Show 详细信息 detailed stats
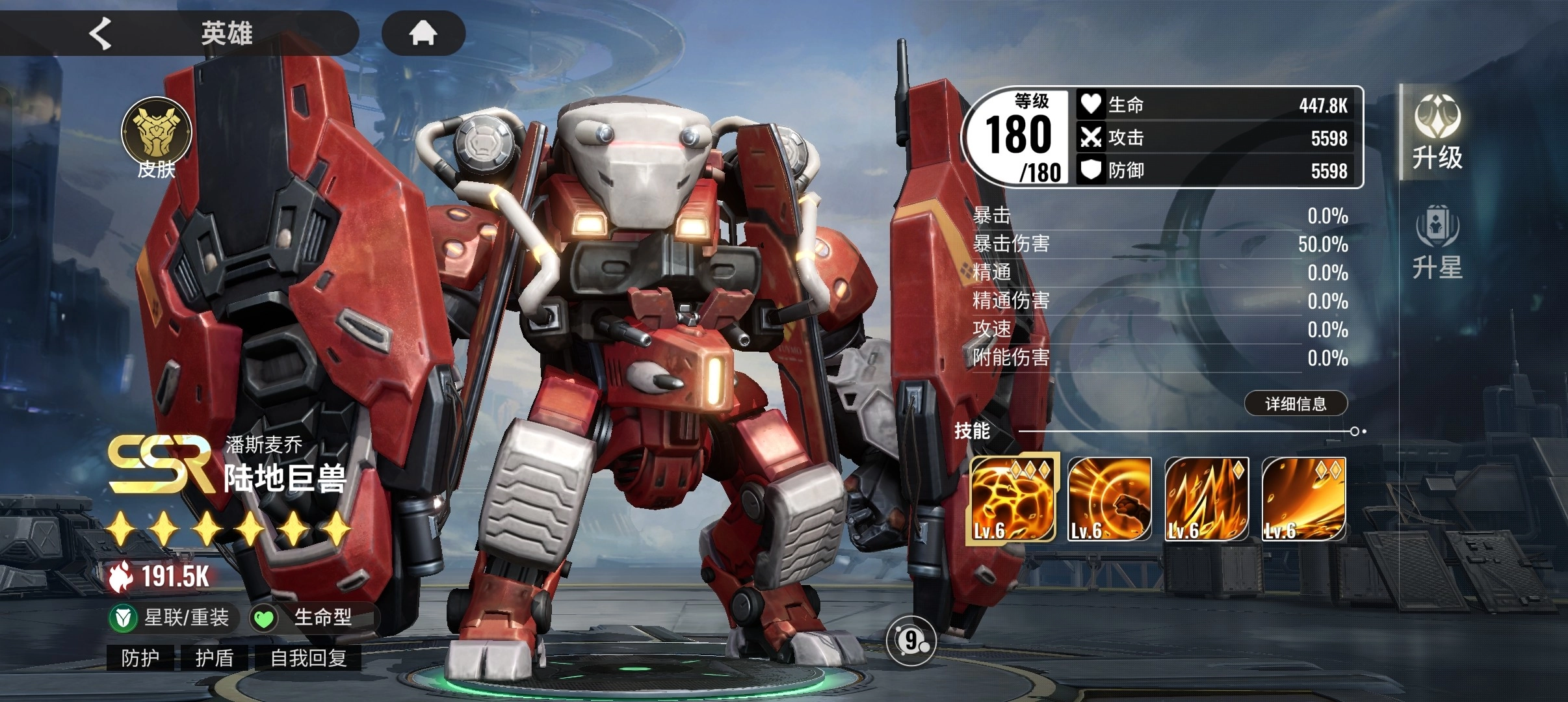 pos(1295,404)
